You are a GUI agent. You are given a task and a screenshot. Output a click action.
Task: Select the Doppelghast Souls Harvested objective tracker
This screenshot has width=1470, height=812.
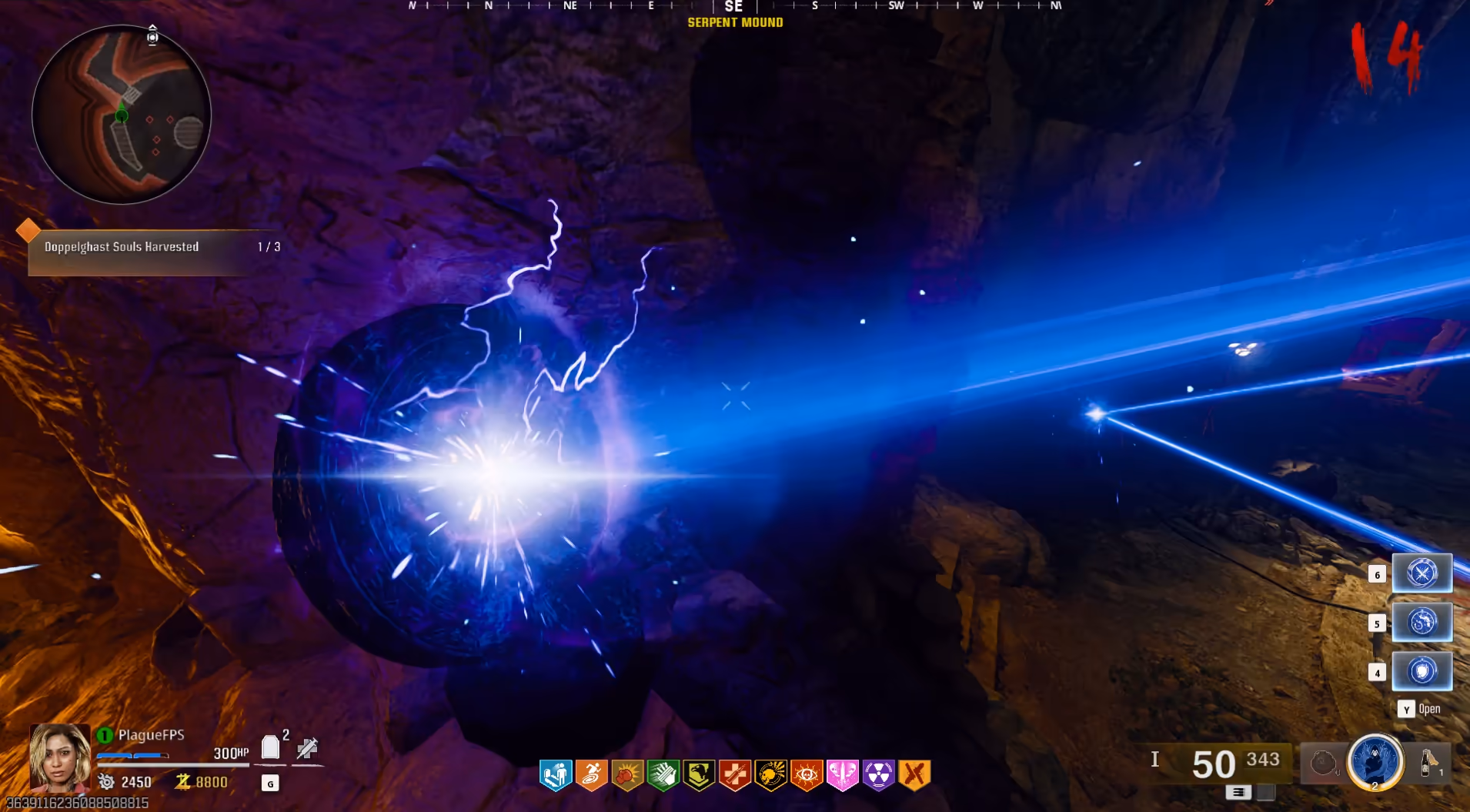[154, 247]
